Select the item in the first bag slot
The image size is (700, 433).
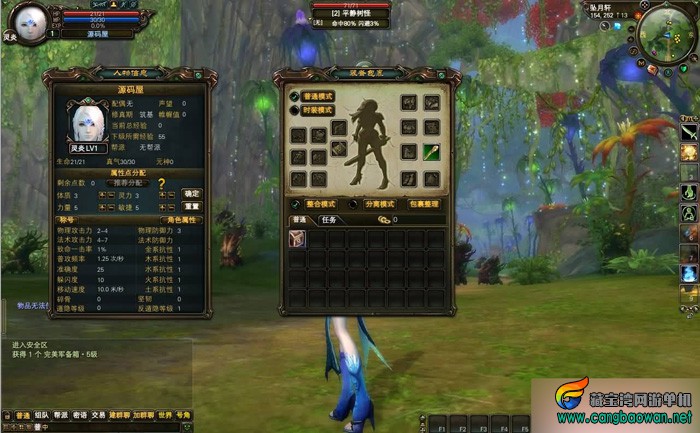tap(297, 238)
